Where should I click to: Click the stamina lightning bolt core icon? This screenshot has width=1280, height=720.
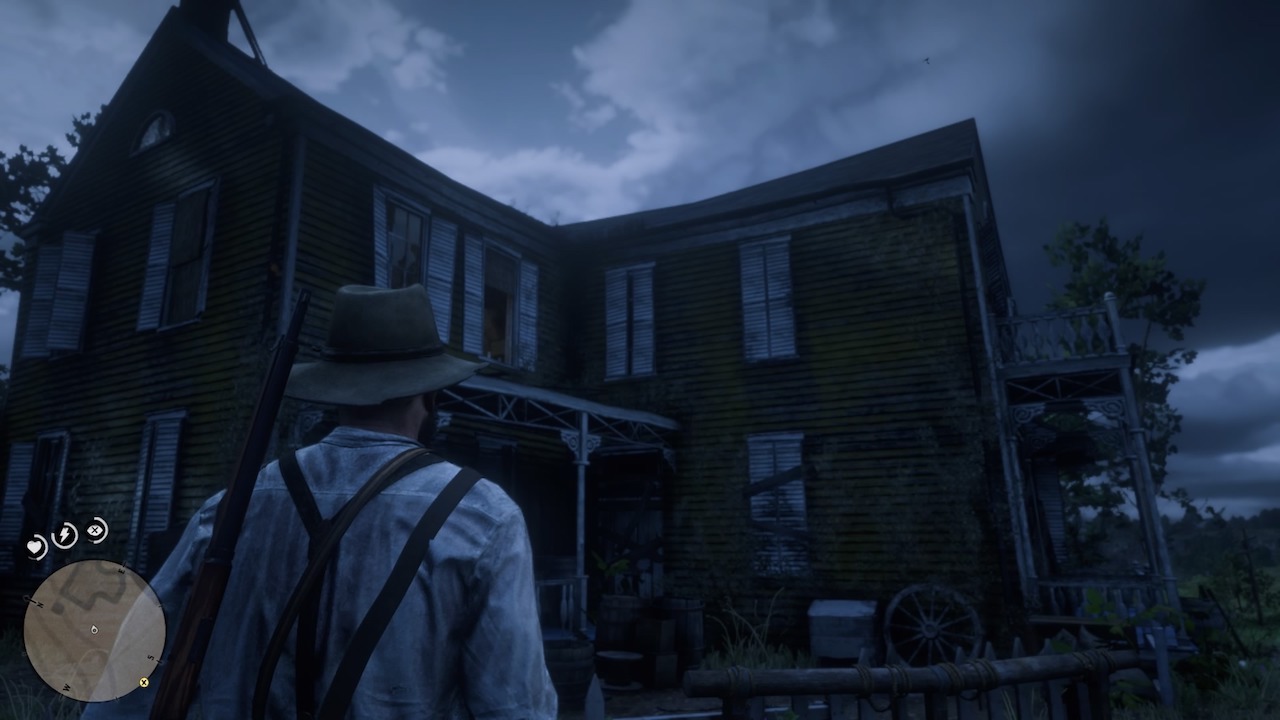63,534
